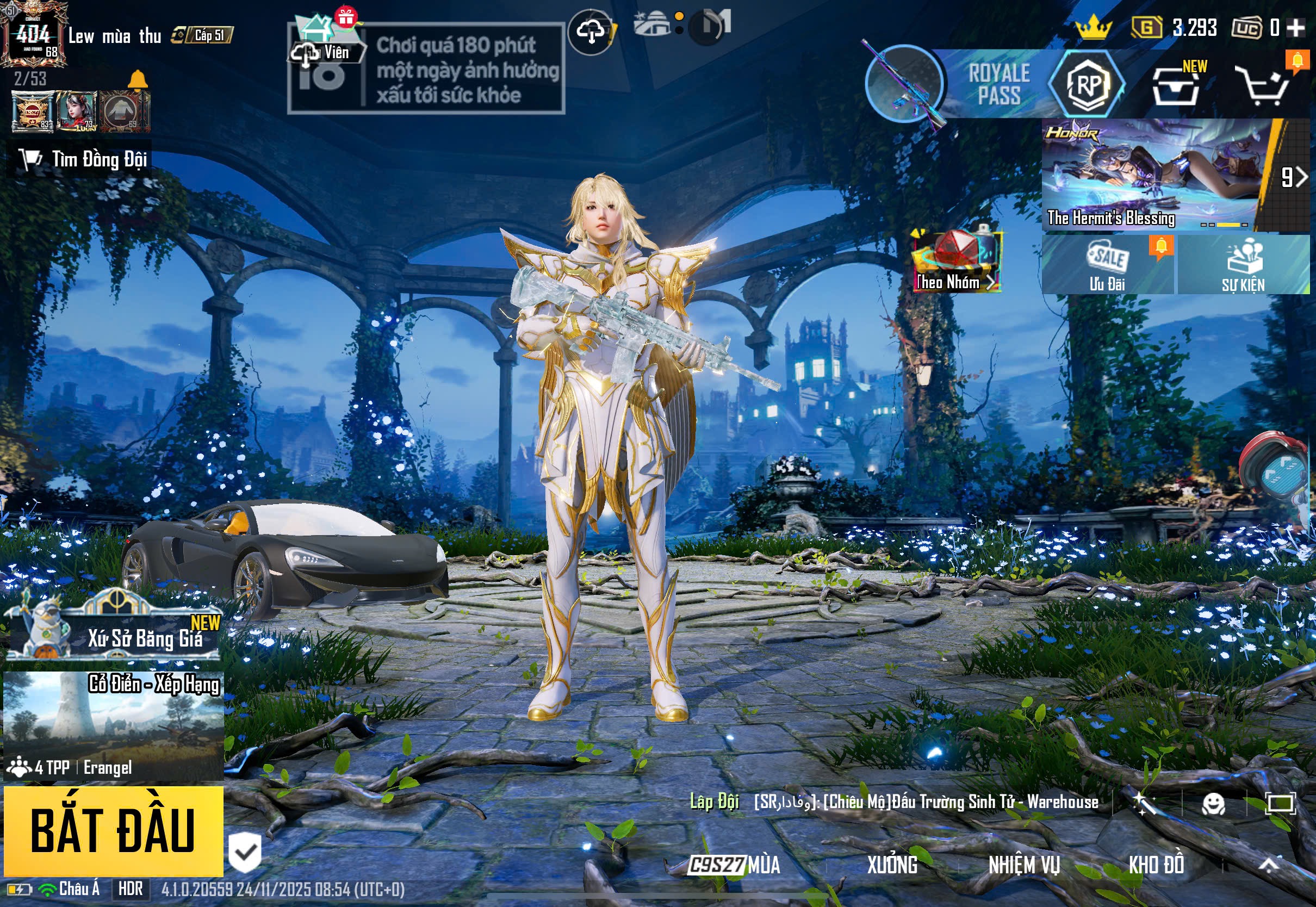Click the cloud download icon

[x=591, y=32]
